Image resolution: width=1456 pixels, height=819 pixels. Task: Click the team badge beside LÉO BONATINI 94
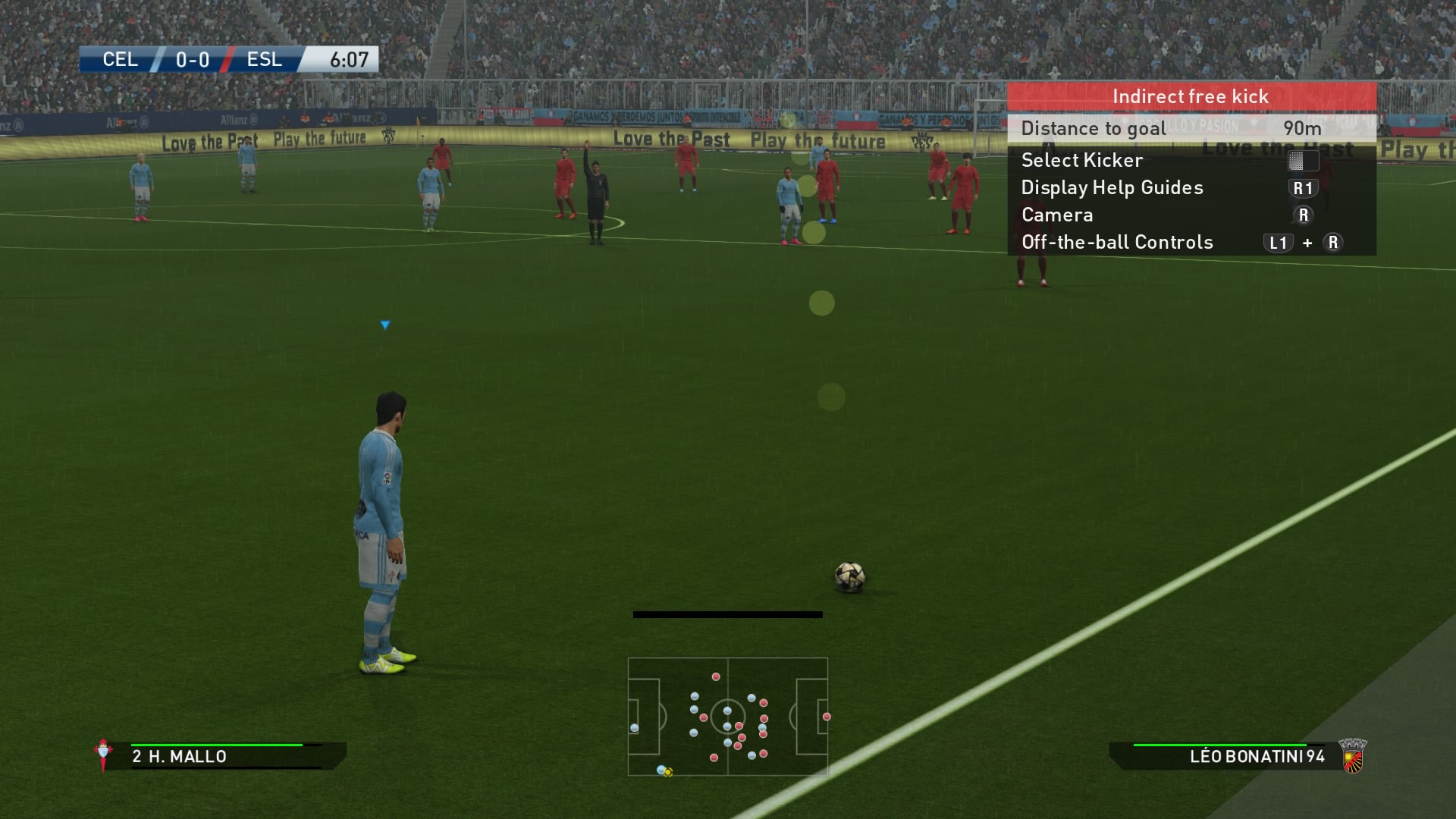pos(1354,755)
